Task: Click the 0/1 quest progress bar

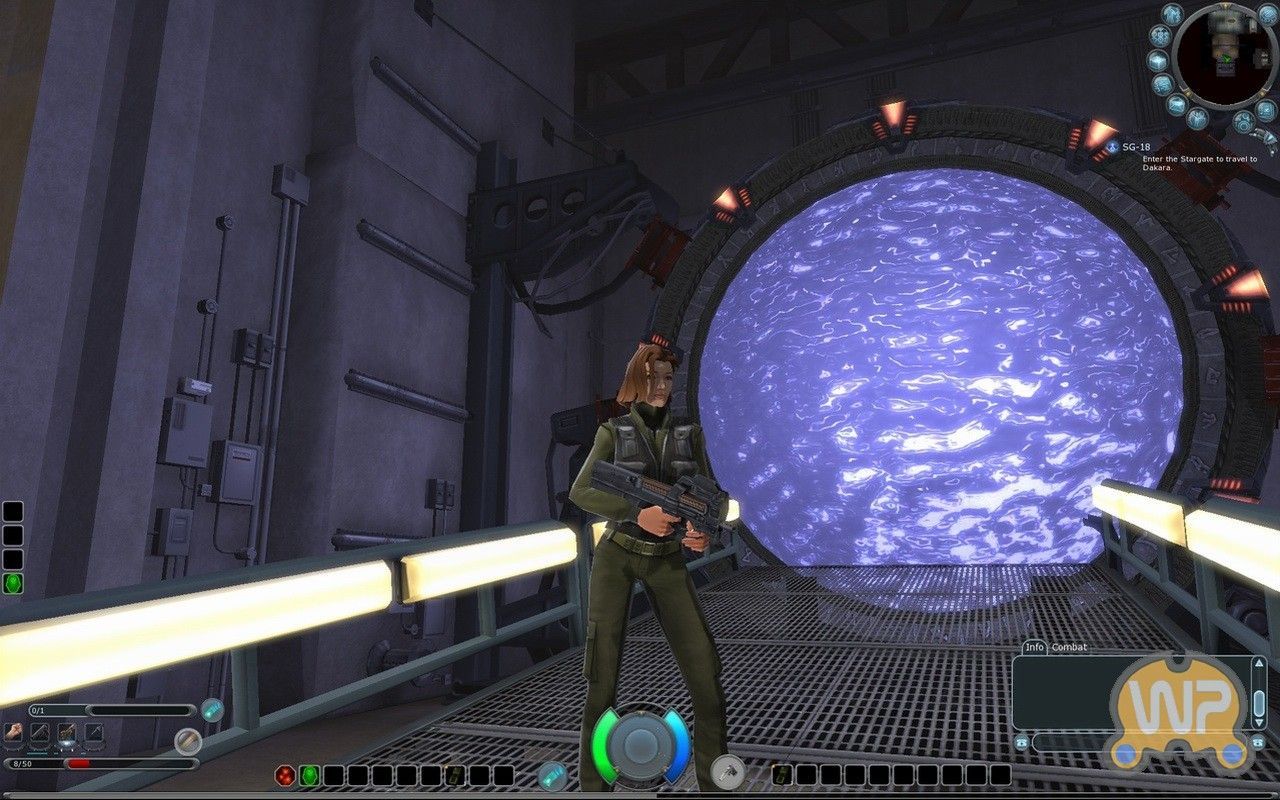Action: (100, 708)
